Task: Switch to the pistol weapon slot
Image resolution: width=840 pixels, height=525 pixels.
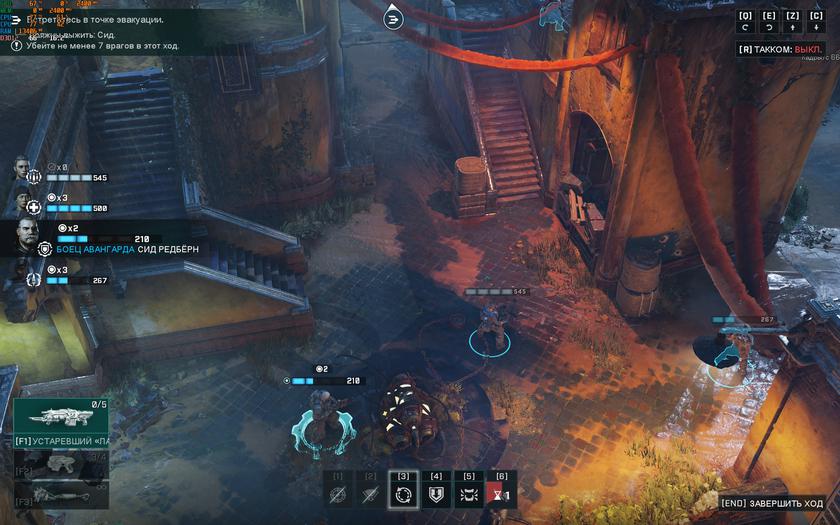Action: [61, 466]
